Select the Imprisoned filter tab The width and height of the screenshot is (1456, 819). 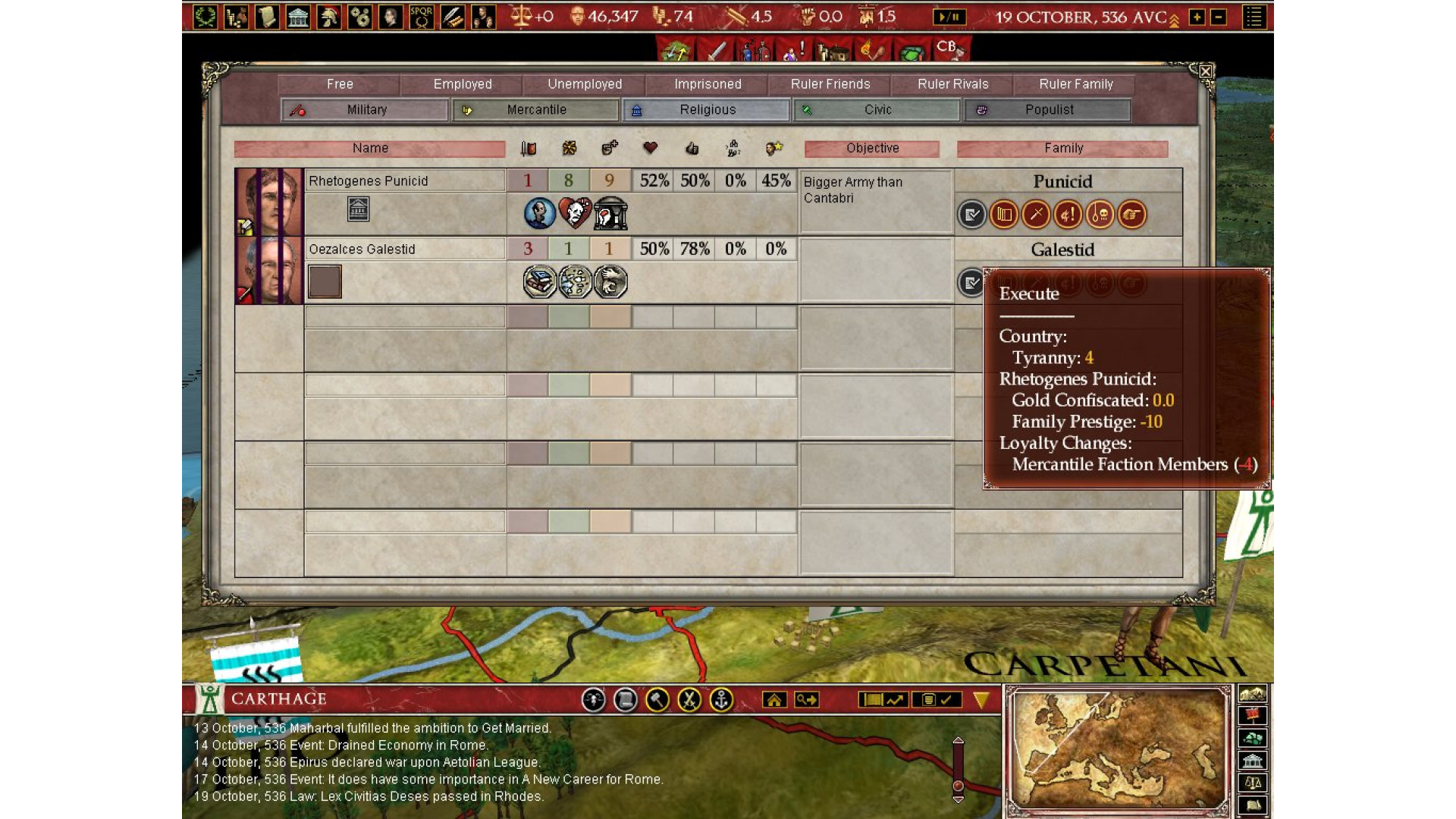[x=707, y=84]
